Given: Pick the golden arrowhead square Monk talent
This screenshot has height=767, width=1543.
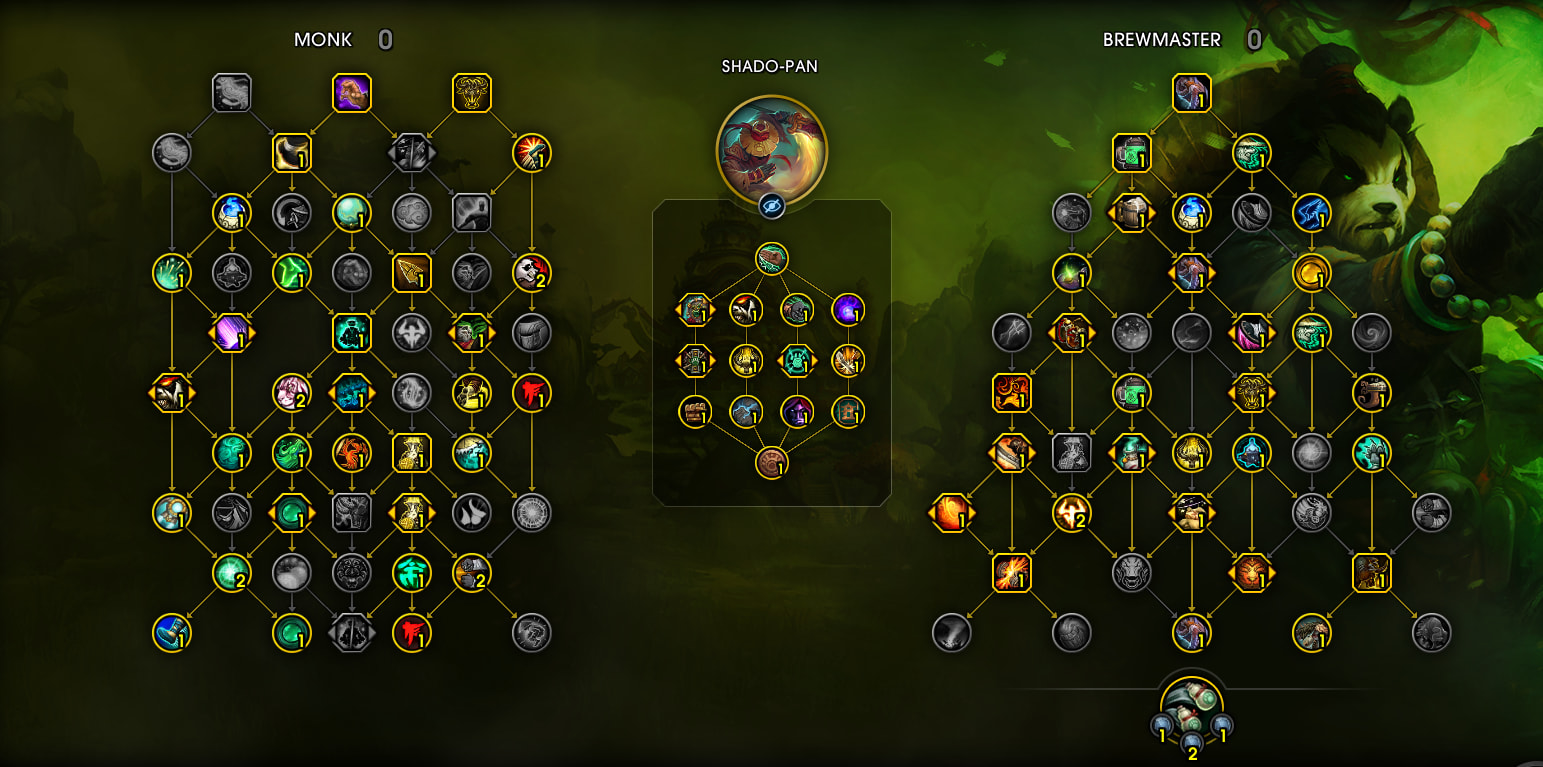Looking at the screenshot, I should click(x=411, y=272).
